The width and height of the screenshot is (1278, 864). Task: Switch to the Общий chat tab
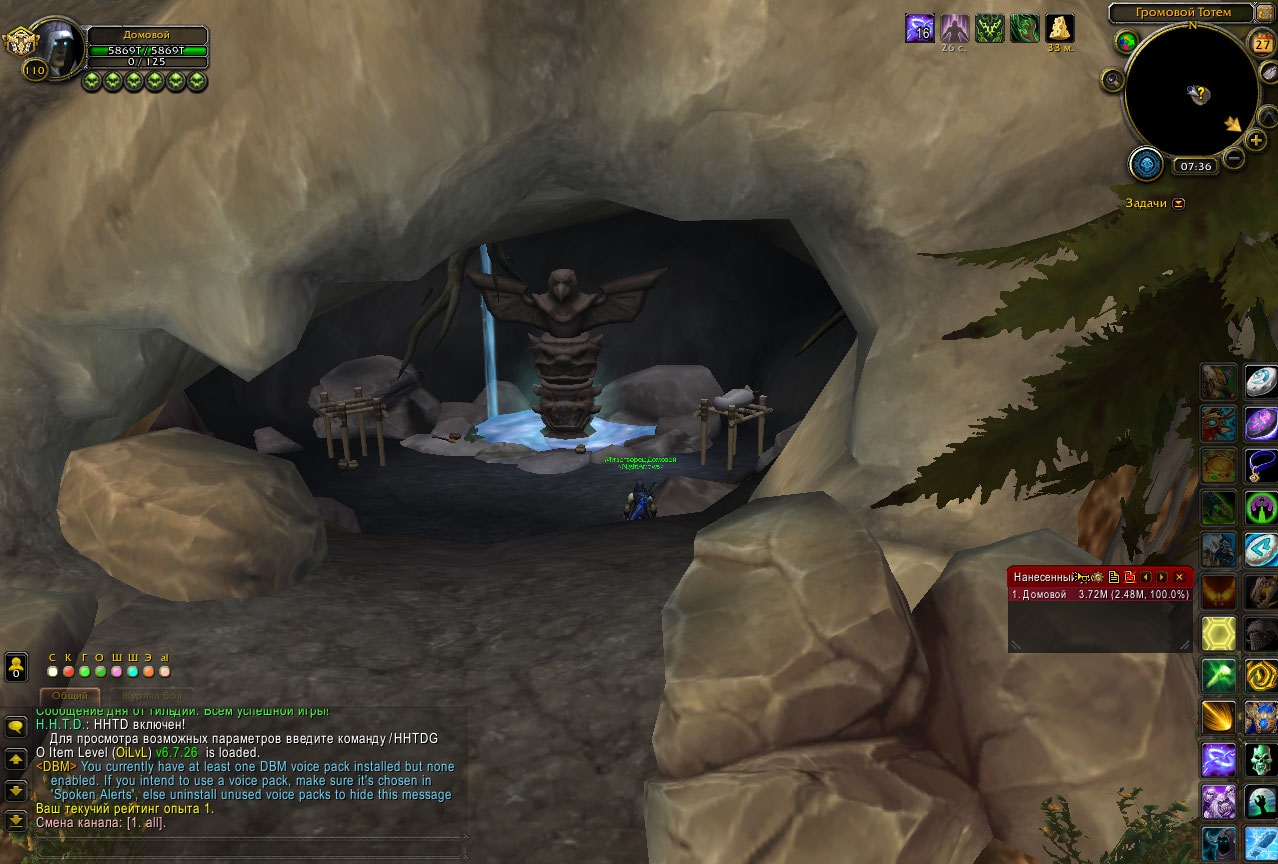point(70,695)
